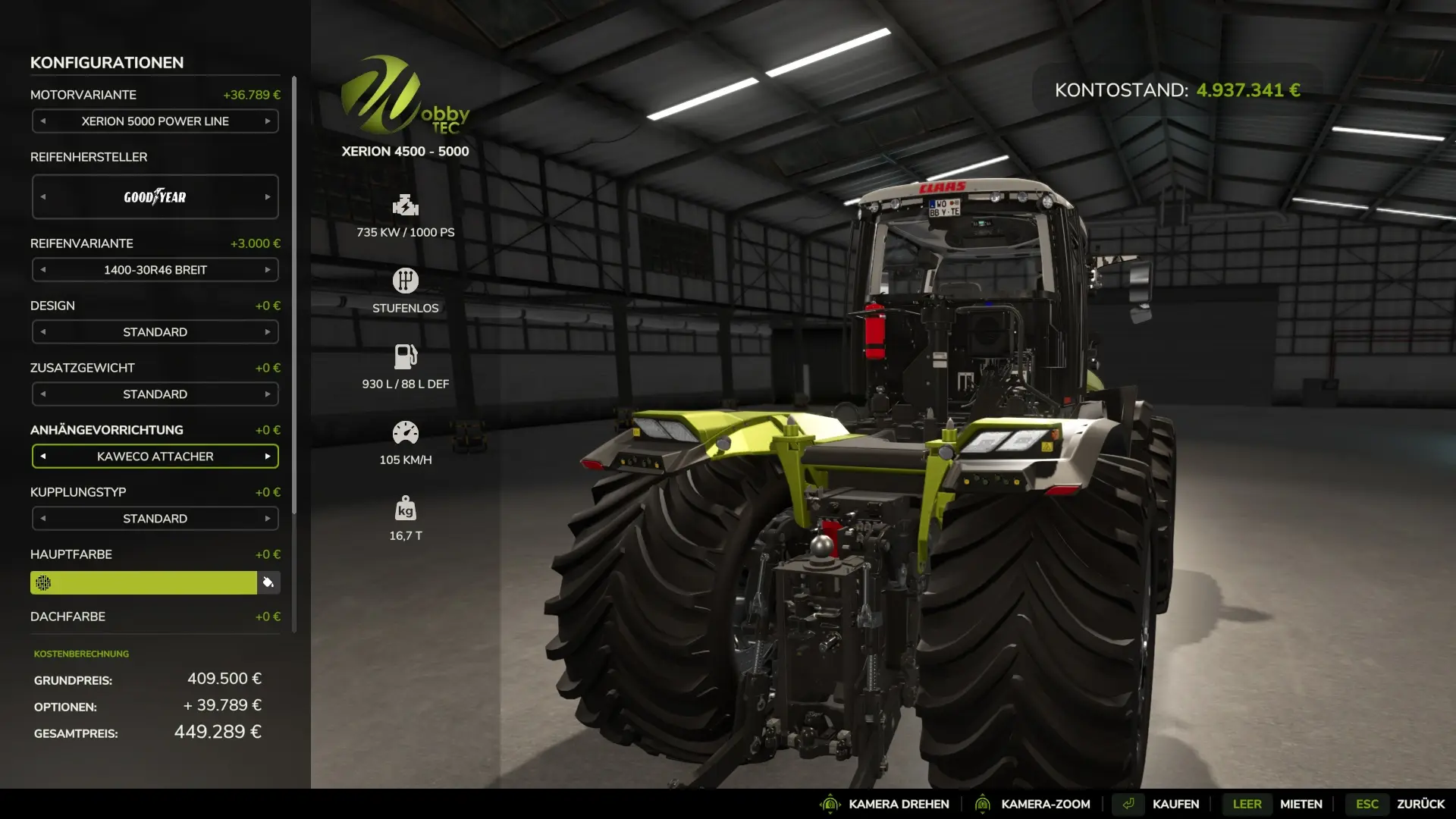
Task: Select previous Motorvariante engine option
Action: (43, 121)
